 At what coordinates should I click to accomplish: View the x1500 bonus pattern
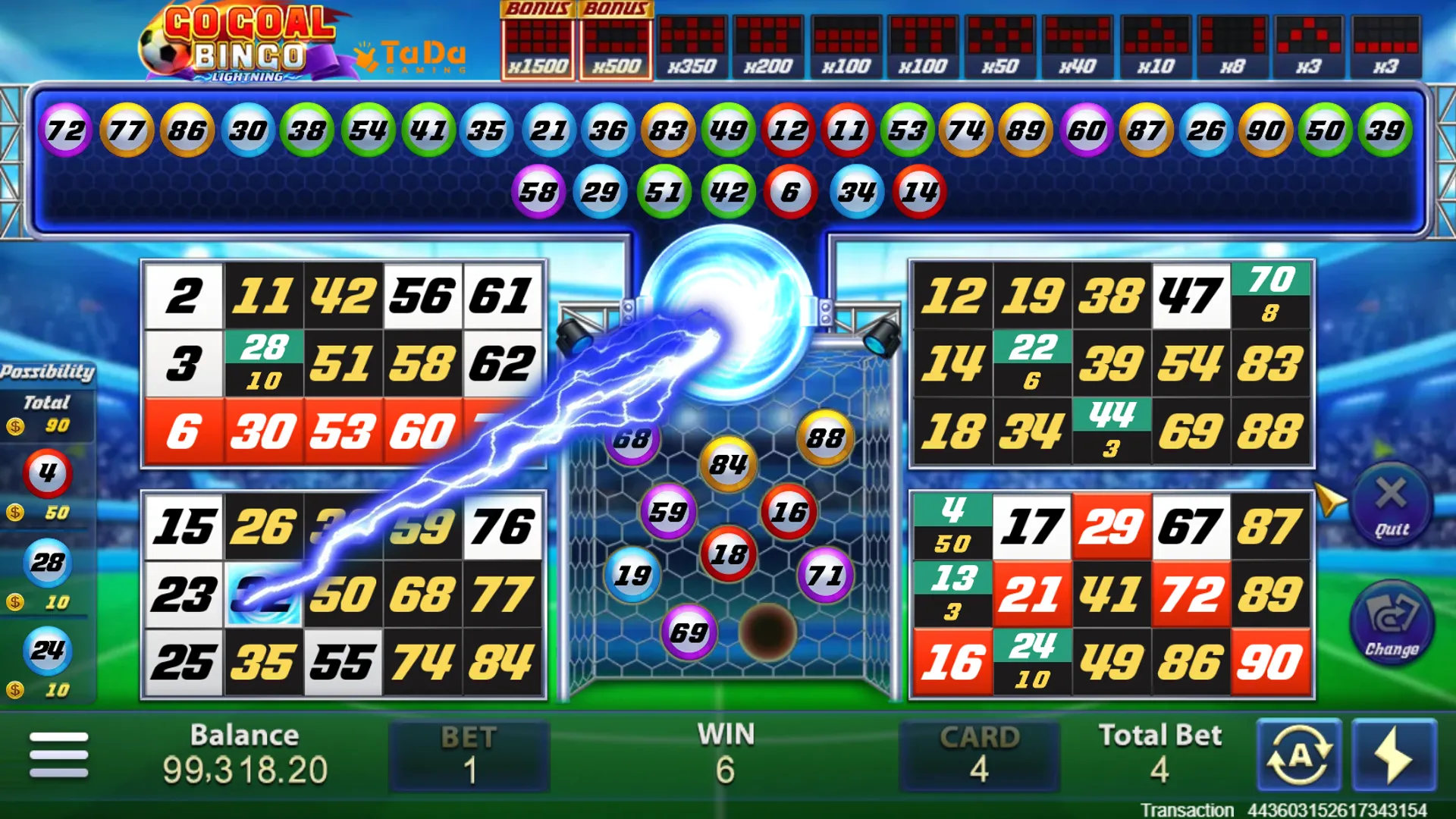(x=538, y=42)
